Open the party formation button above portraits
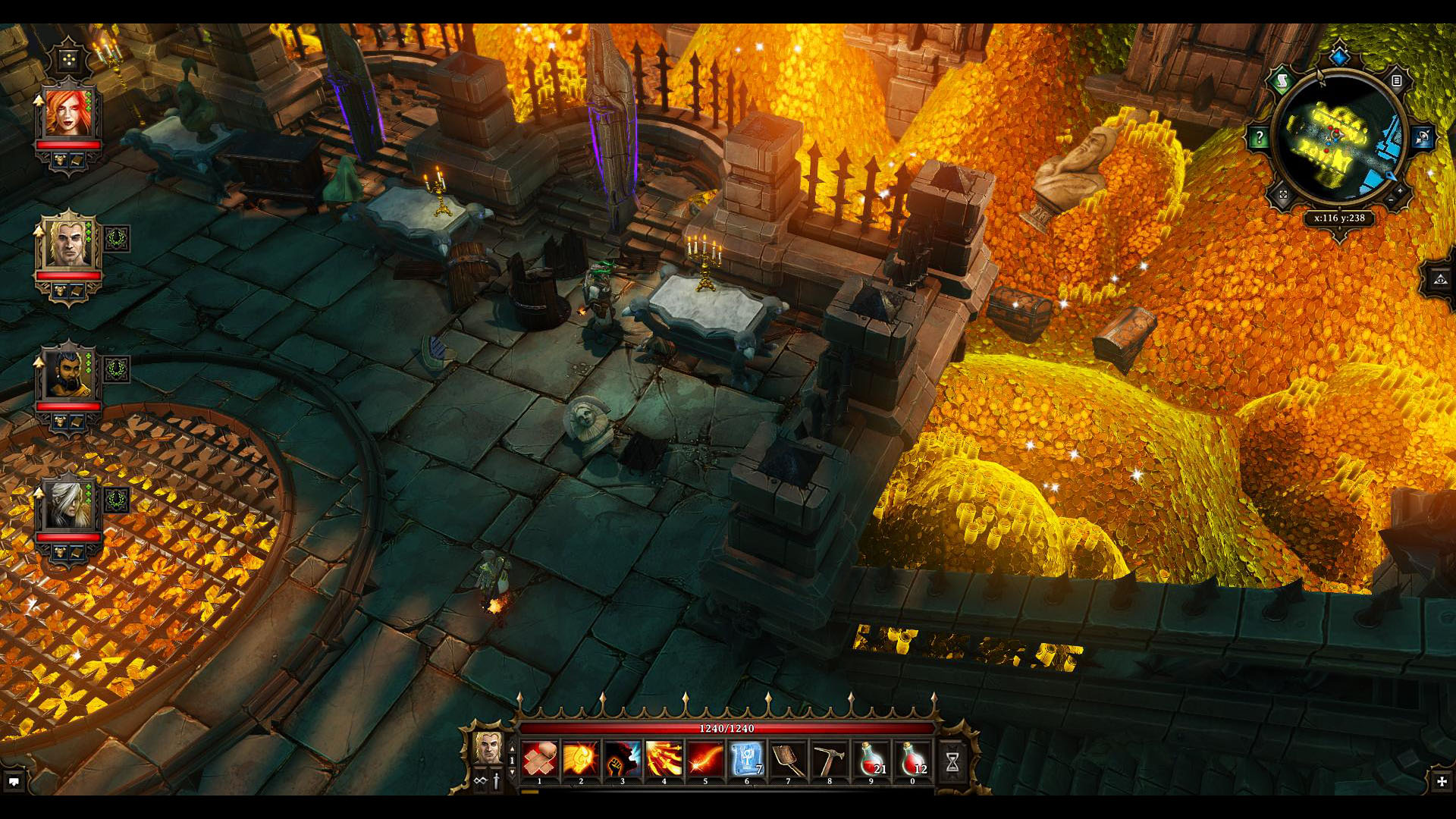The image size is (1456, 819). coord(69,59)
